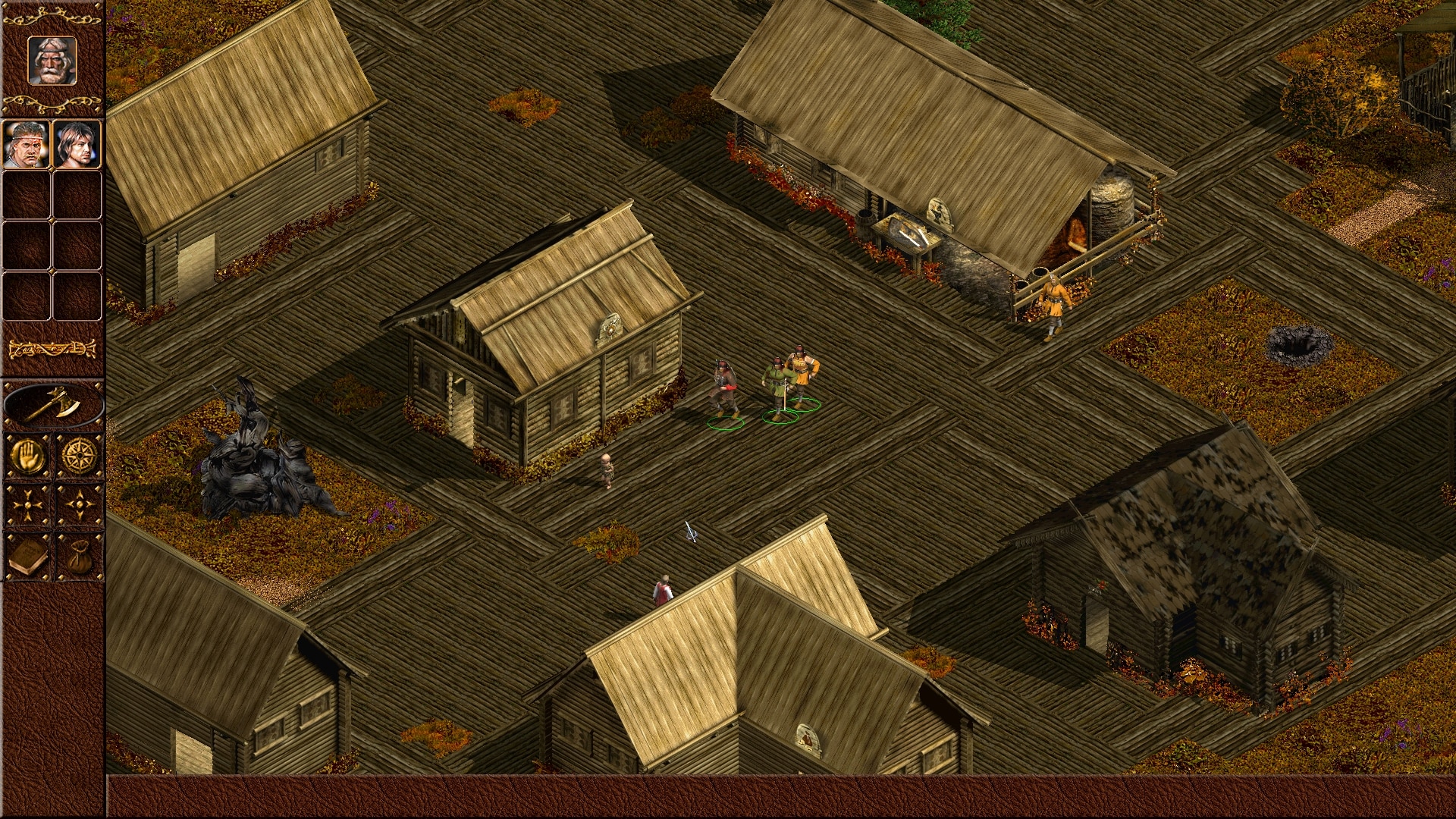Image resolution: width=1456 pixels, height=819 pixels.
Task: Select the white-bearded old man portrait
Action: [x=52, y=60]
